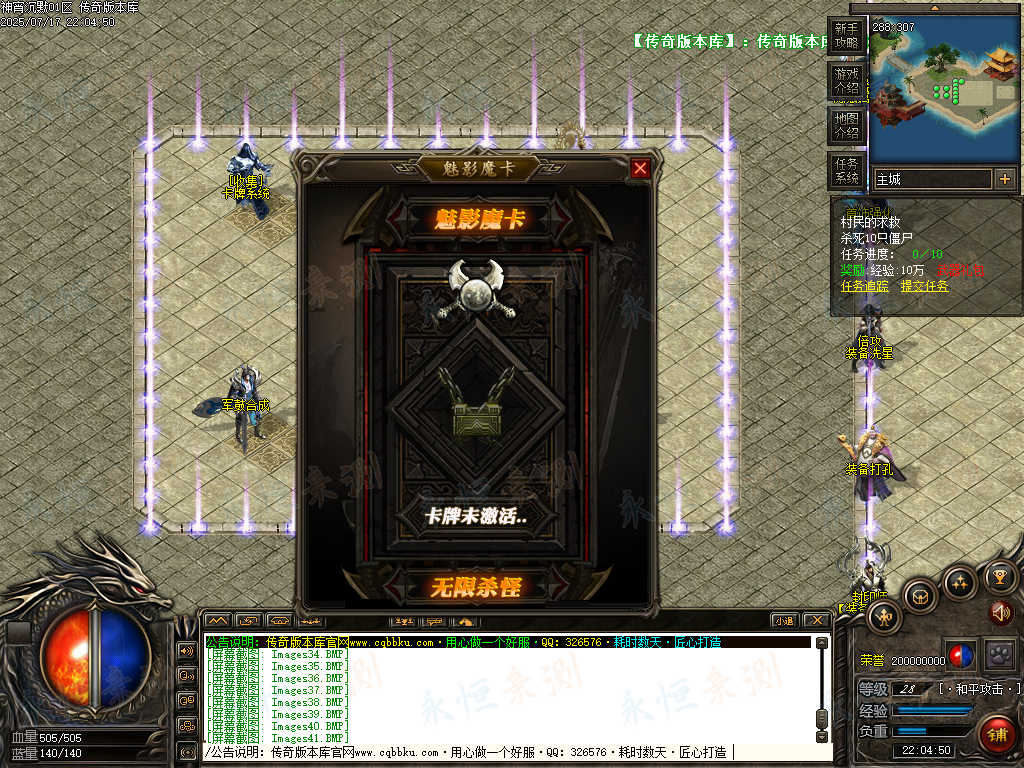Viewport: 1024px width, 768px height.
Task: Open the 游戏介绍 game introduction
Action: (x=846, y=81)
